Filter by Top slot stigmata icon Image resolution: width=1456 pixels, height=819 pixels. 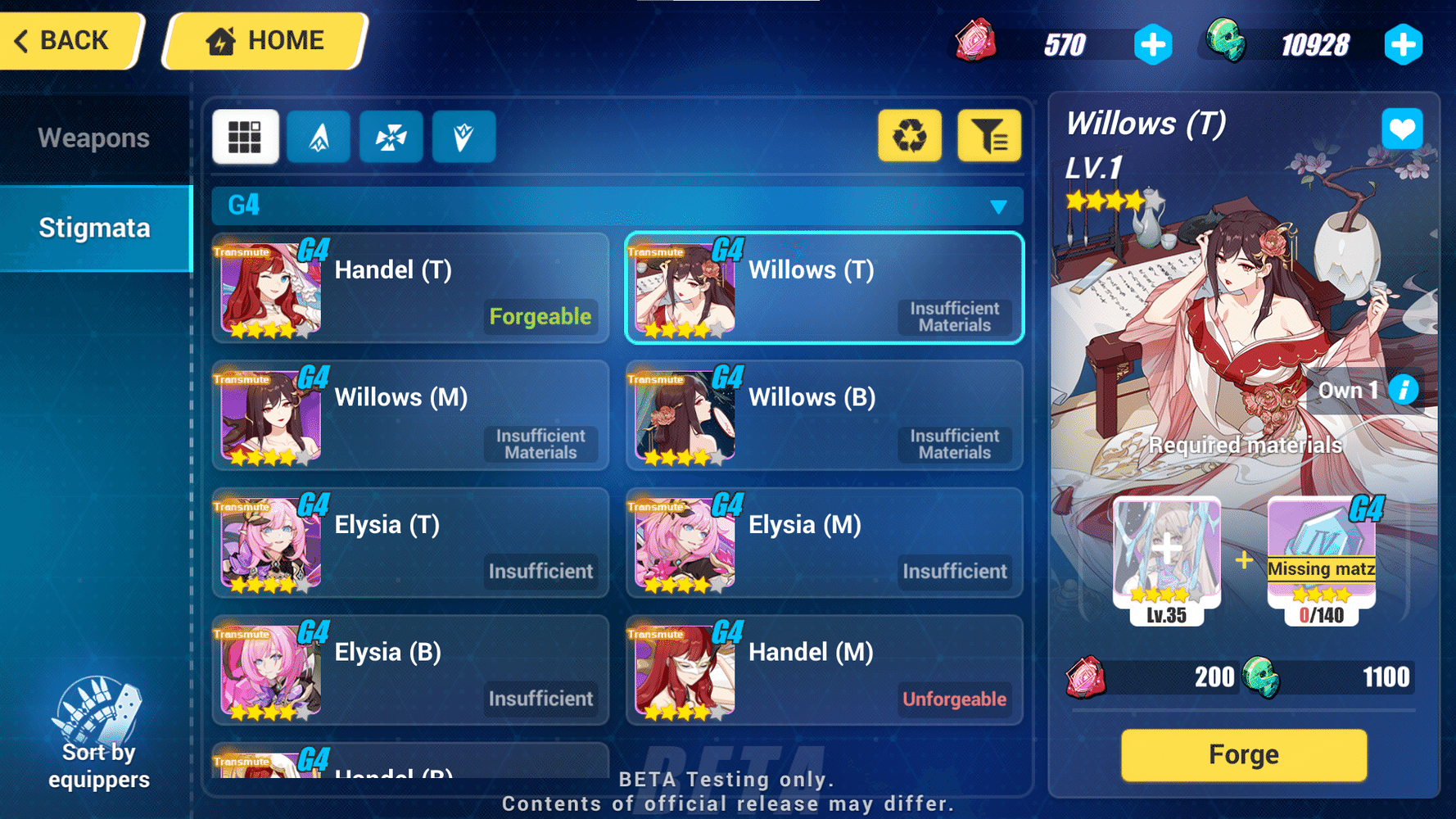tap(319, 136)
